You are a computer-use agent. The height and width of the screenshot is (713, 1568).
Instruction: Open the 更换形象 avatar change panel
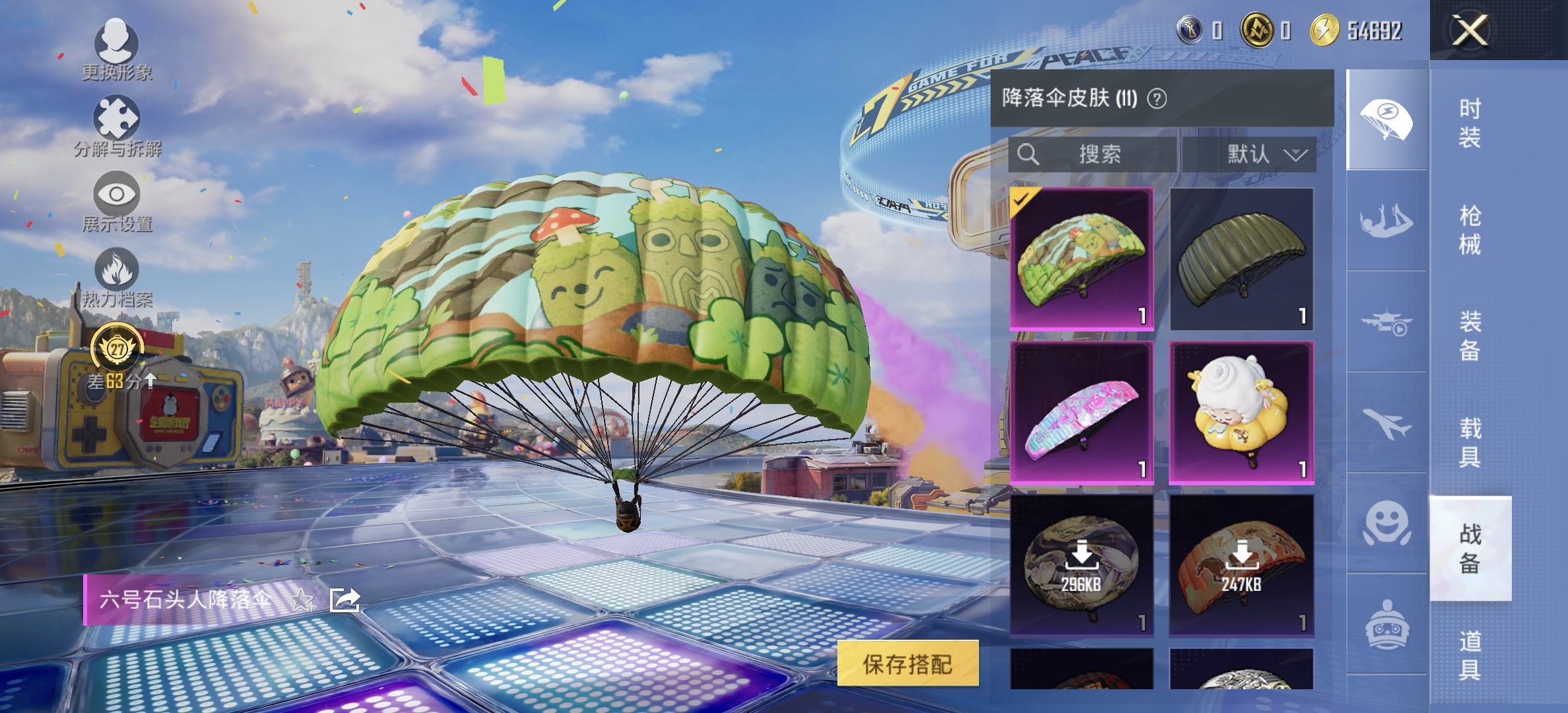click(x=116, y=46)
